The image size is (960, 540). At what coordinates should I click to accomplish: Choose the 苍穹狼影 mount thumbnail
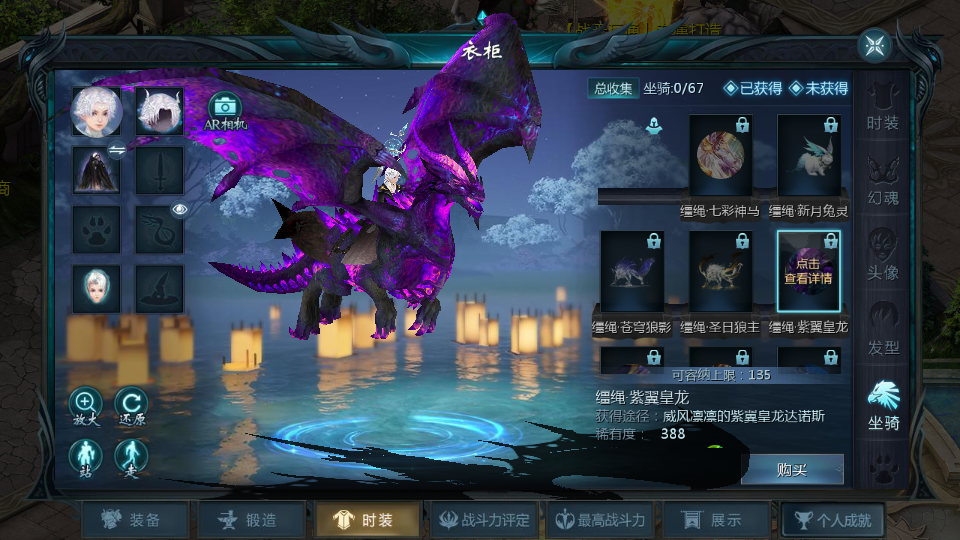coord(632,272)
